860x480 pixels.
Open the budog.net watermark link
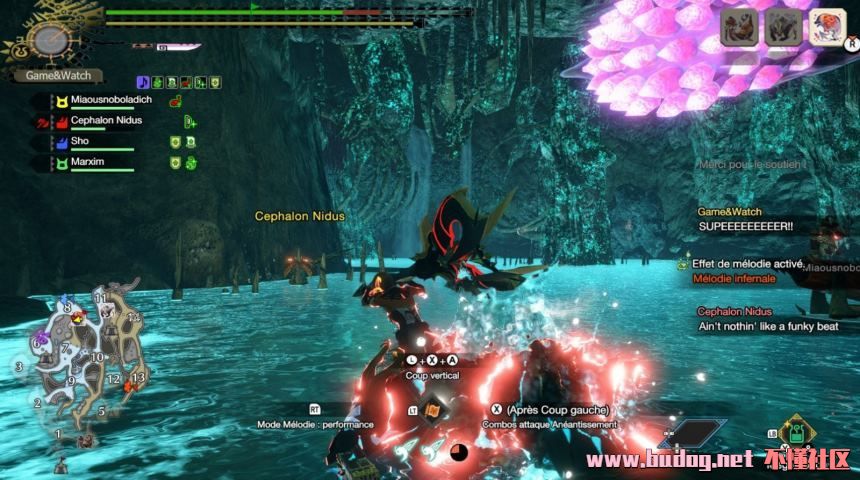pyautogui.click(x=718, y=461)
